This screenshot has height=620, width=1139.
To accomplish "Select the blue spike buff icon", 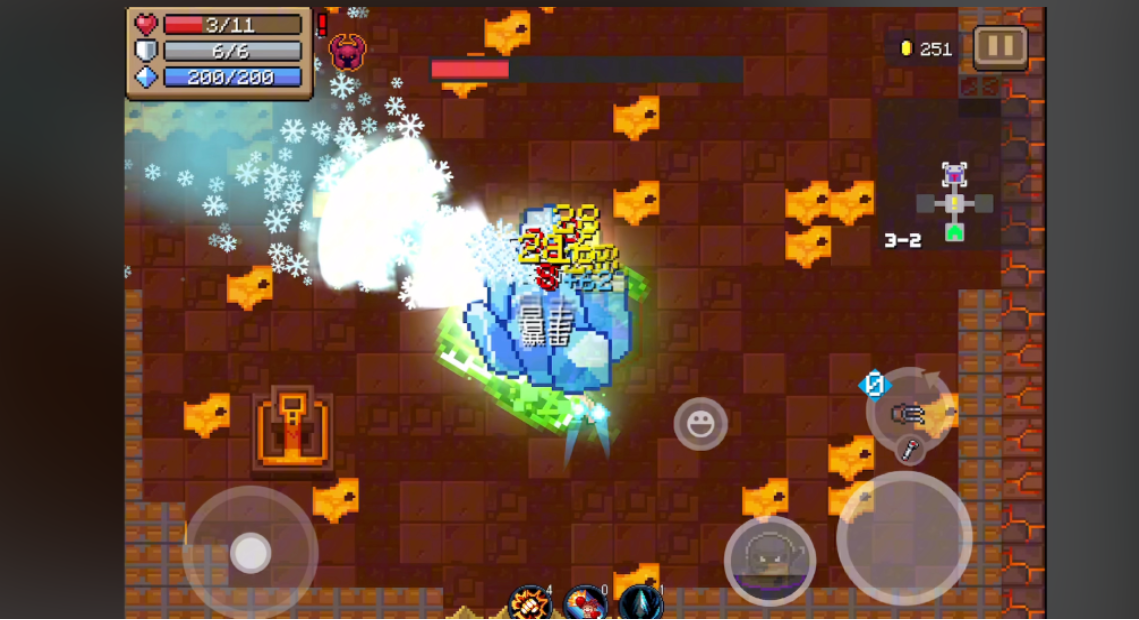I will point(640,603).
